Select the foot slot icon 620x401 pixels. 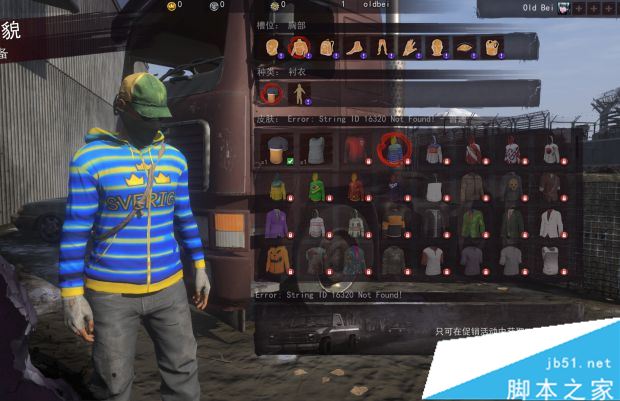[x=354, y=47]
